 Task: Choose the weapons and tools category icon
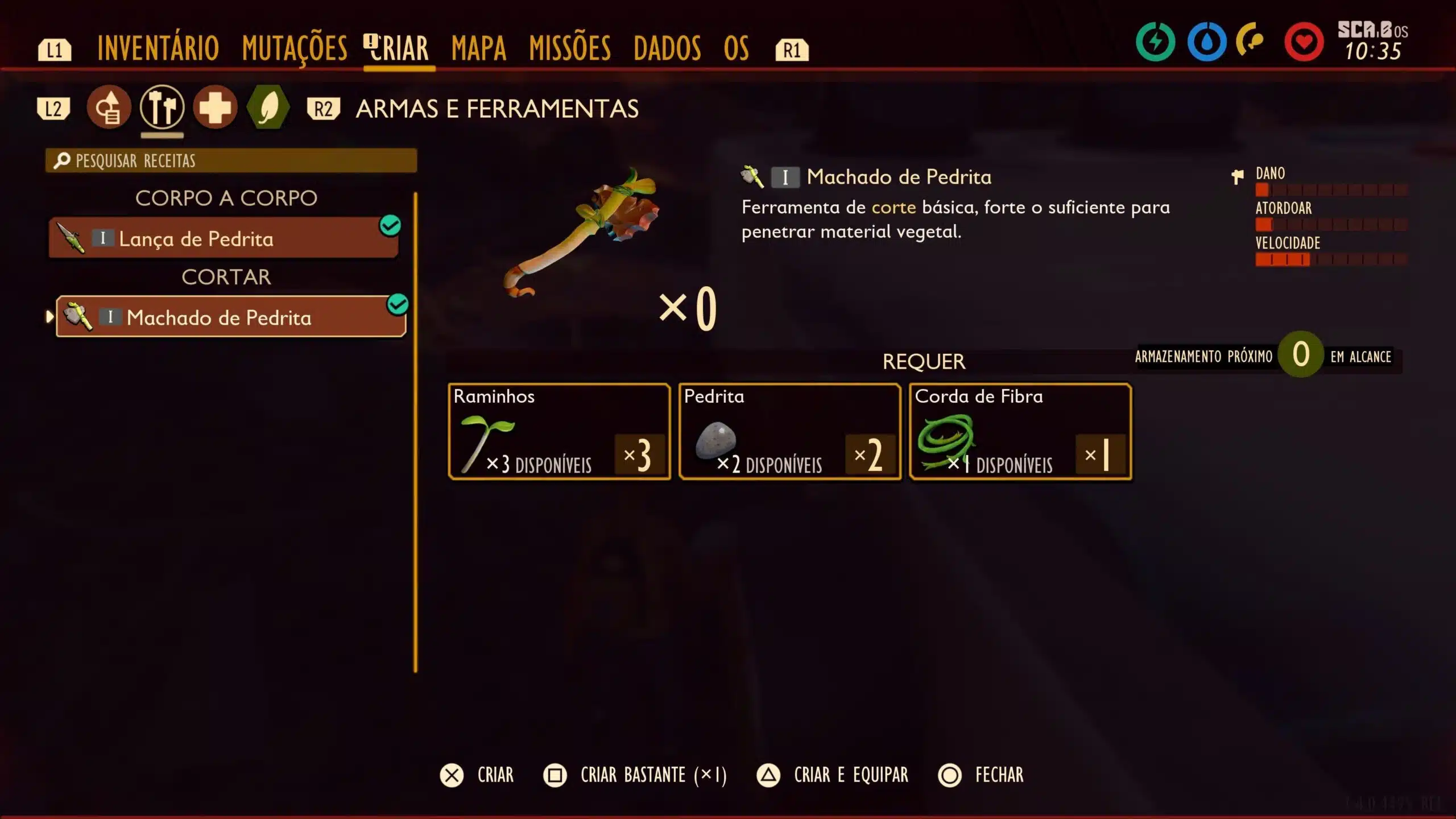(x=162, y=107)
